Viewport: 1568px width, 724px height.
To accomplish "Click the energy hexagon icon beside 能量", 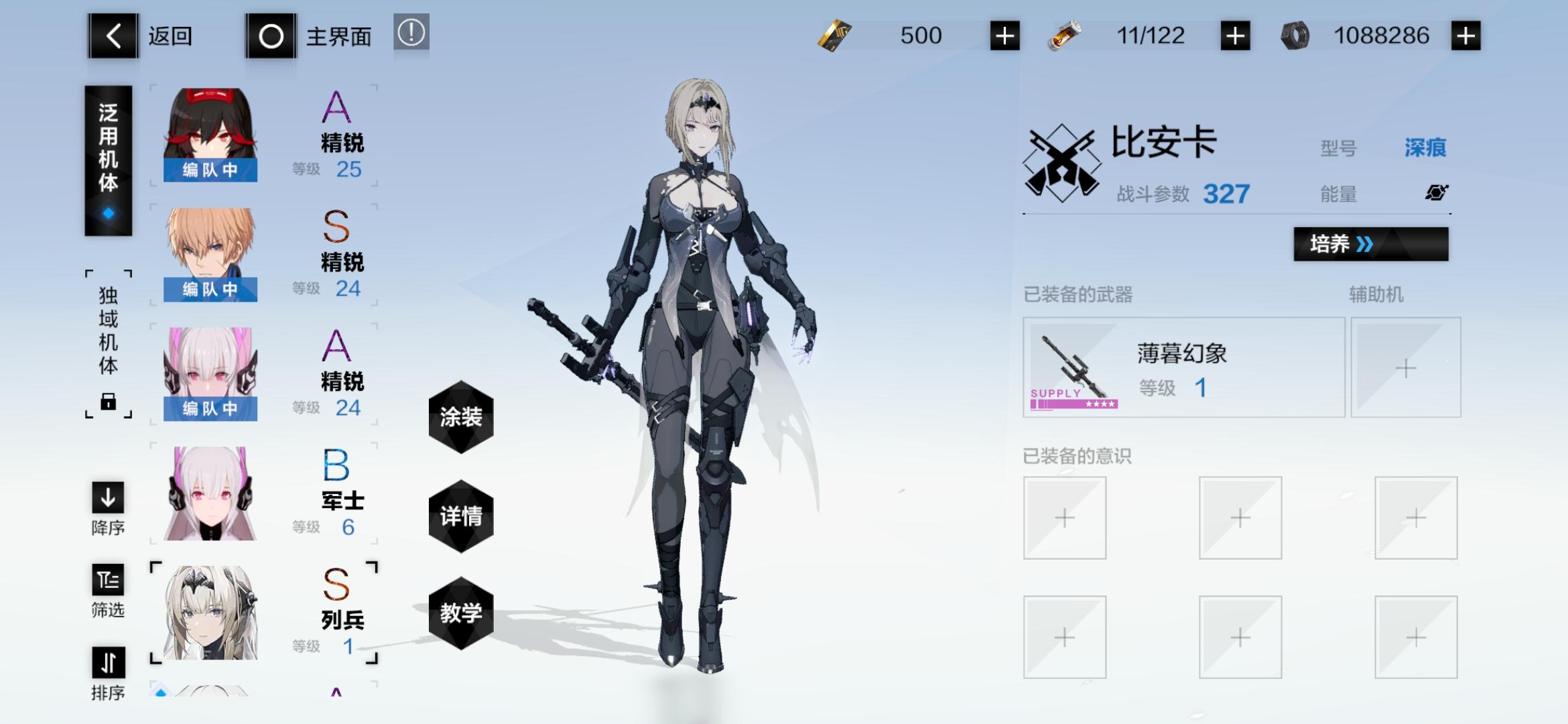I will tap(1436, 193).
